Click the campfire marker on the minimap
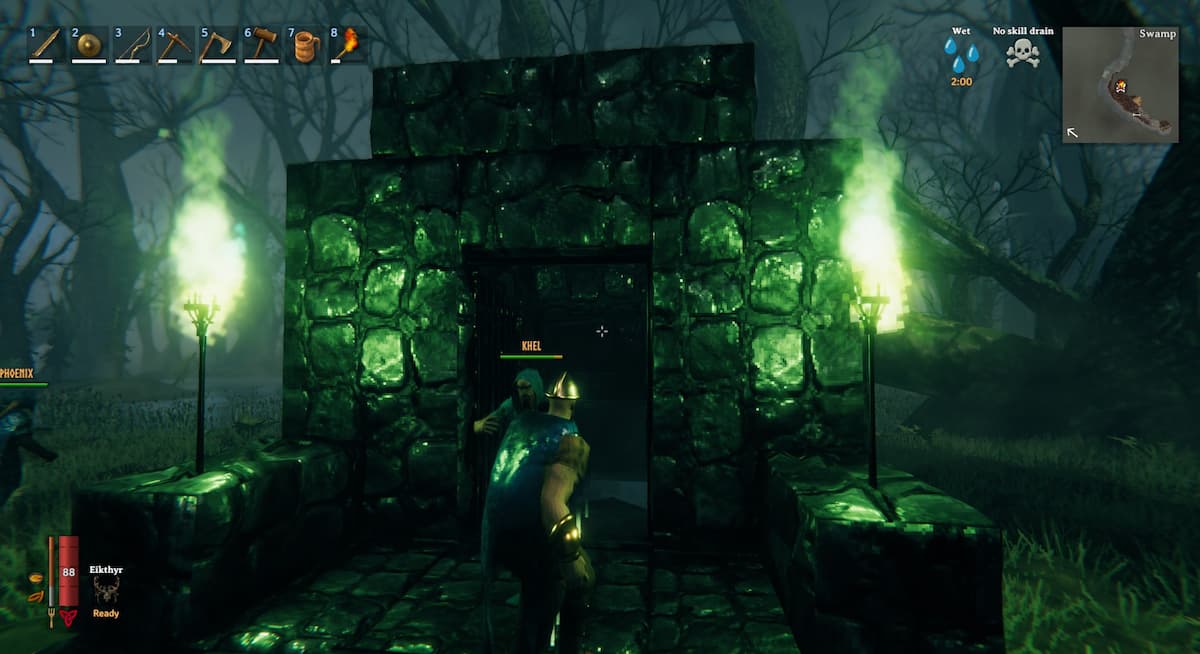Screen dimensions: 1200x654 click(x=1124, y=85)
